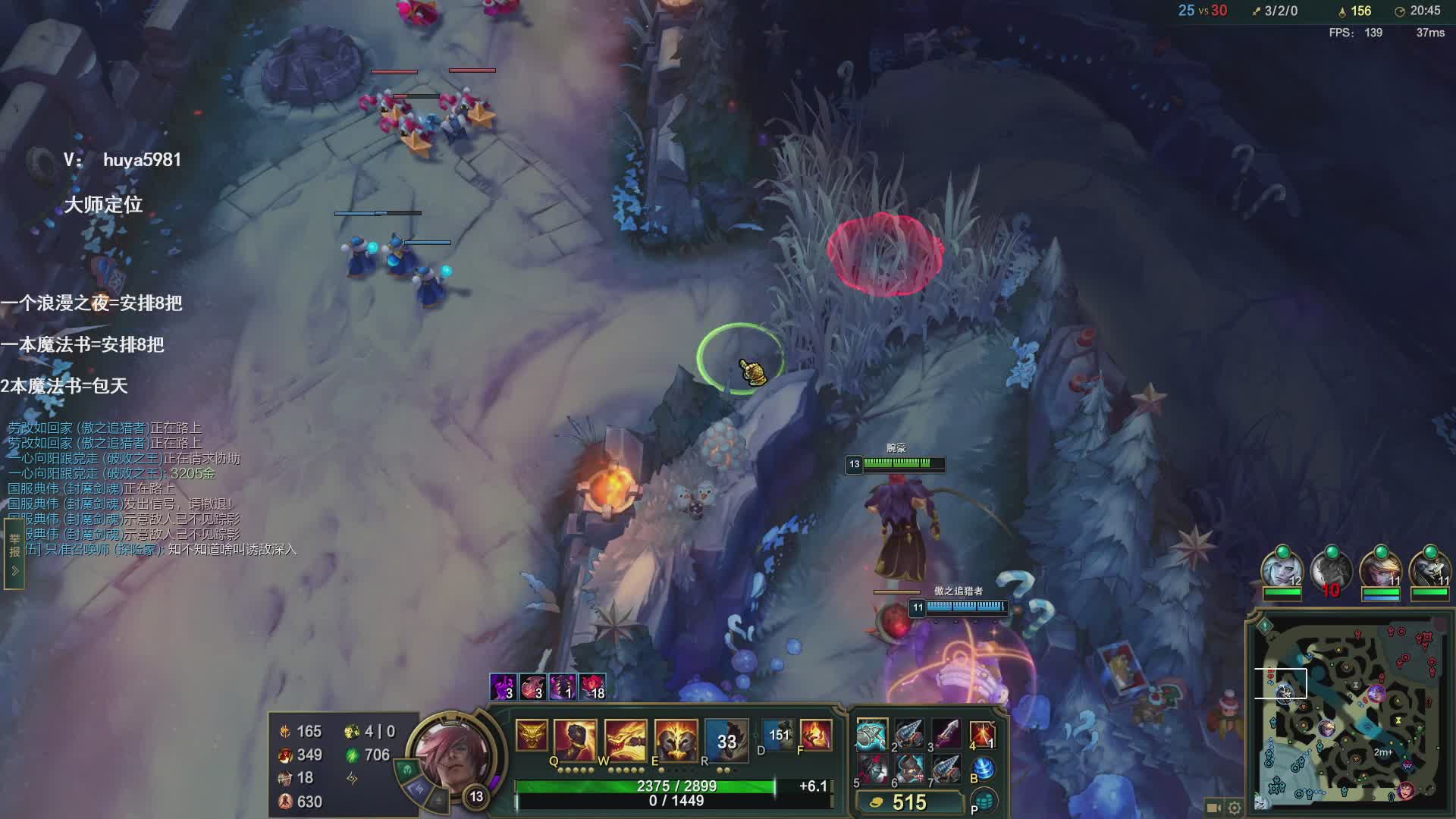Open settings with the gear icon
Image resolution: width=1456 pixels, height=819 pixels.
pos(1234,808)
